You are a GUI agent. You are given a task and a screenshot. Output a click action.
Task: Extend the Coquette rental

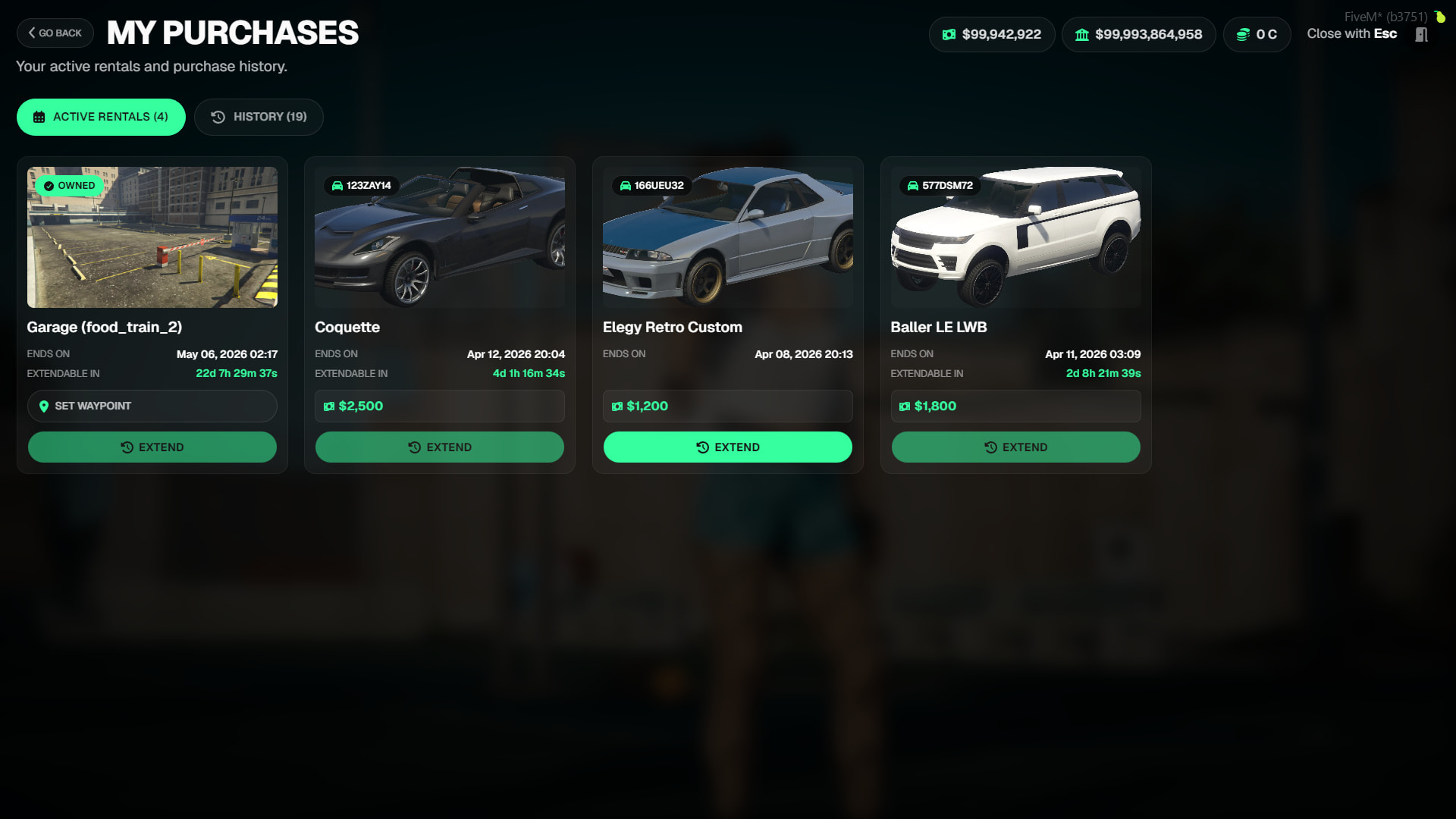pos(440,447)
